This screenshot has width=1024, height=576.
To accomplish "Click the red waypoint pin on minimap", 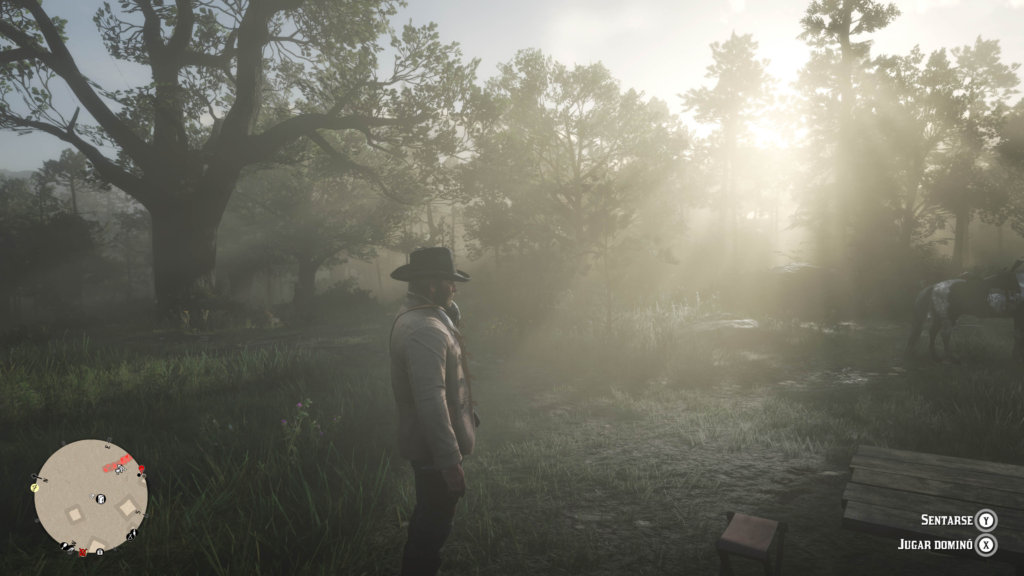I will point(141,469).
